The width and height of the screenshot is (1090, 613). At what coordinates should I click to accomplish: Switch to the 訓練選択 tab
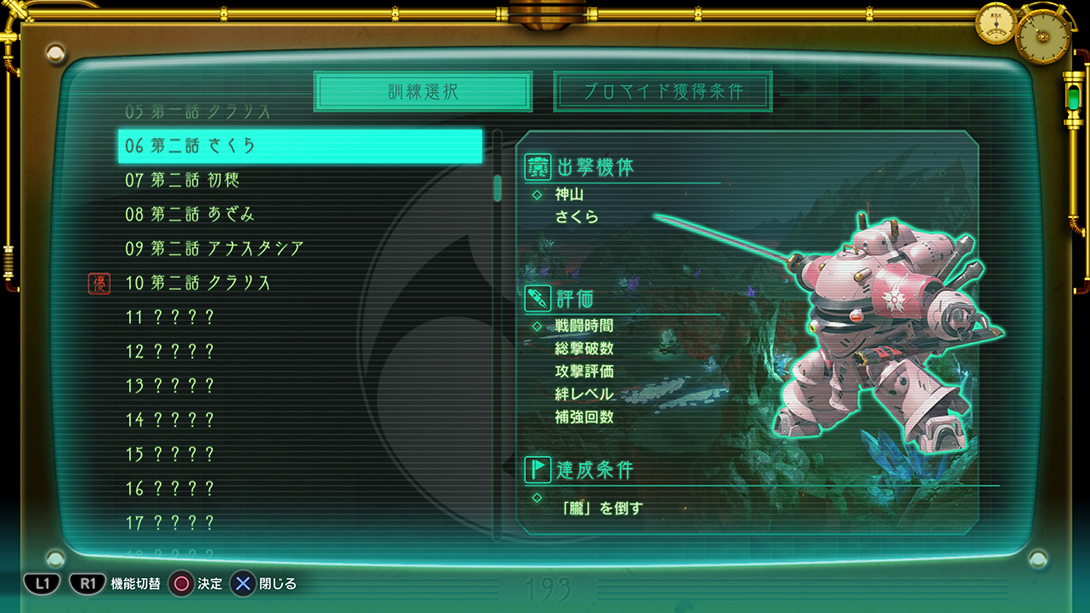click(x=422, y=92)
